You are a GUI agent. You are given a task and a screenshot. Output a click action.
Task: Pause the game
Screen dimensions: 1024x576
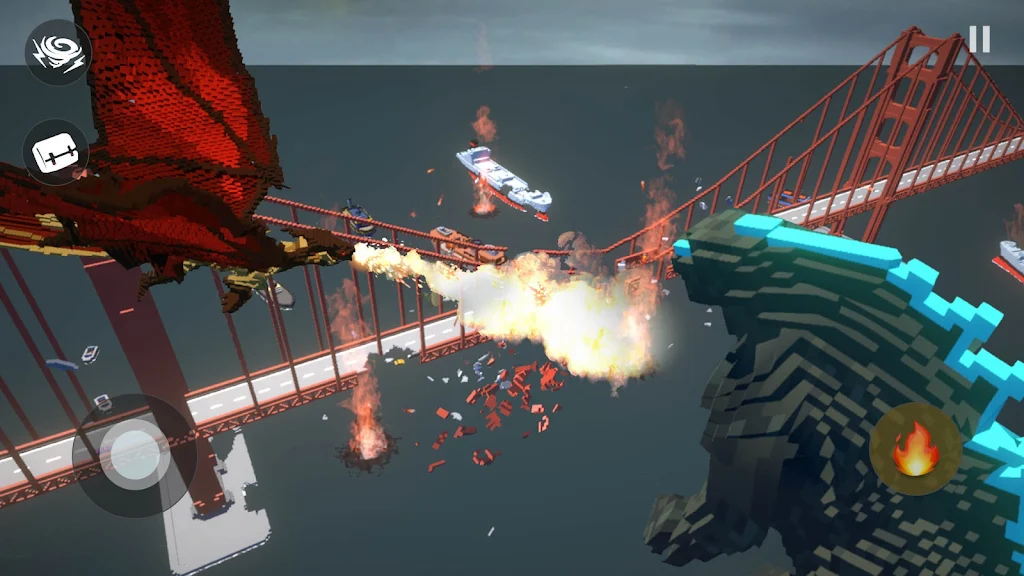click(979, 39)
